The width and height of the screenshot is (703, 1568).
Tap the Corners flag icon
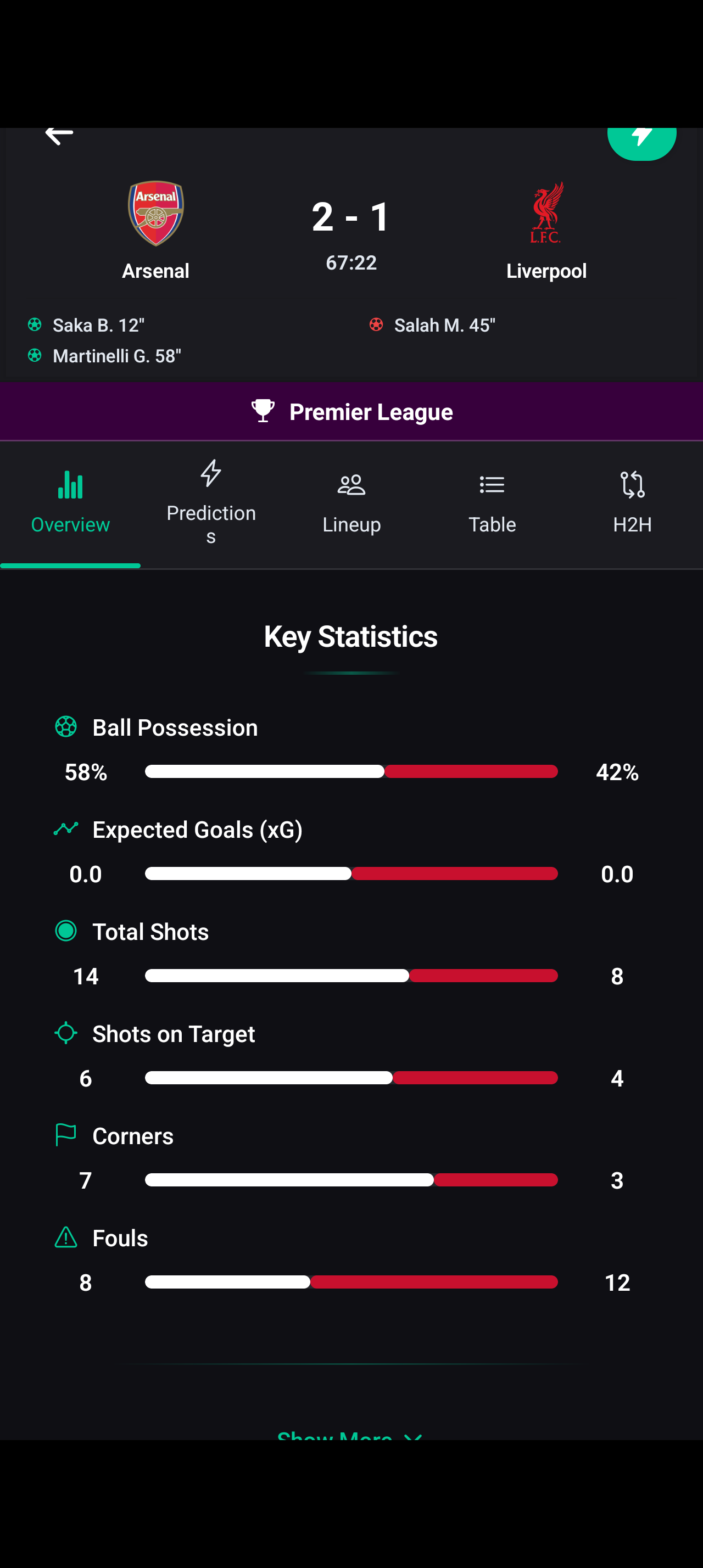coord(66,1135)
